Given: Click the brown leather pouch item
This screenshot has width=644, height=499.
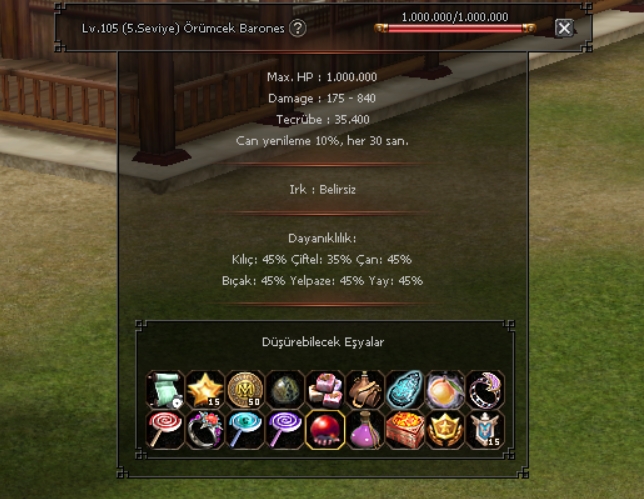Looking at the screenshot, I should (364, 389).
